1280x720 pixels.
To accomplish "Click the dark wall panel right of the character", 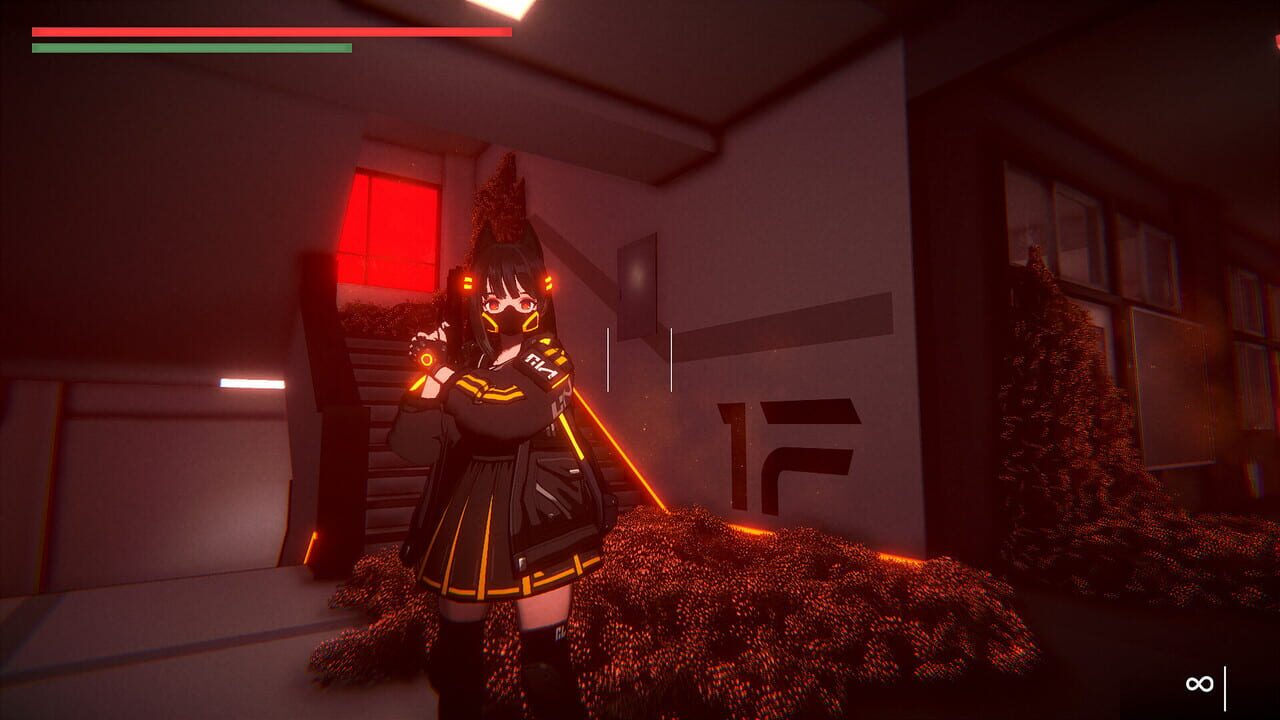I will coord(635,288).
